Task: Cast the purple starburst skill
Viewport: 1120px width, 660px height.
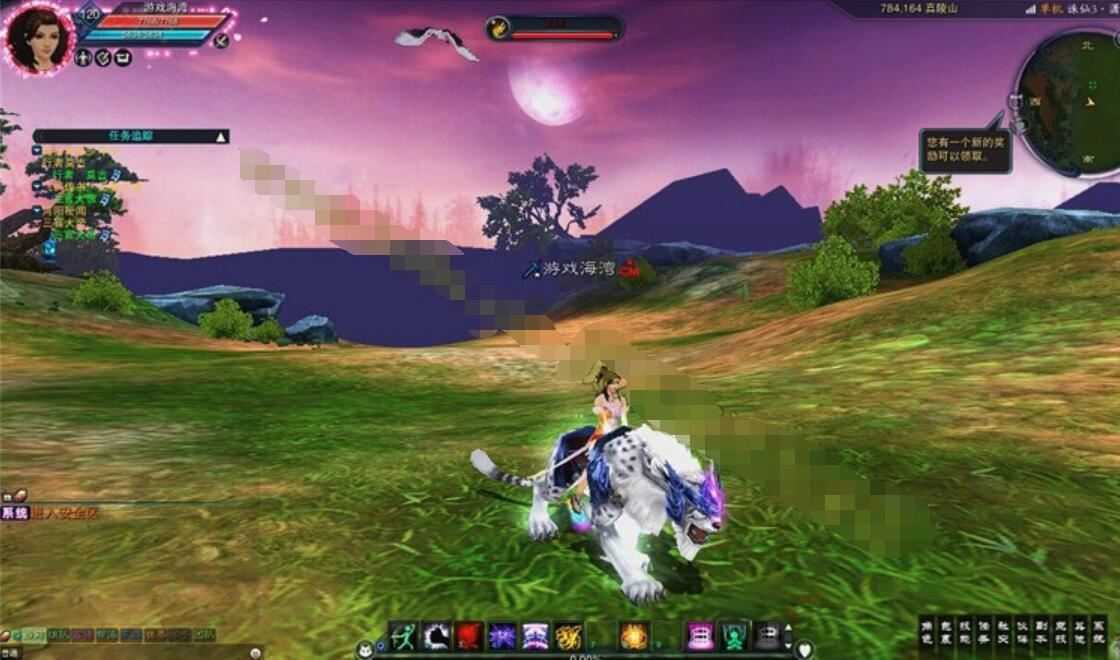Action: point(502,635)
